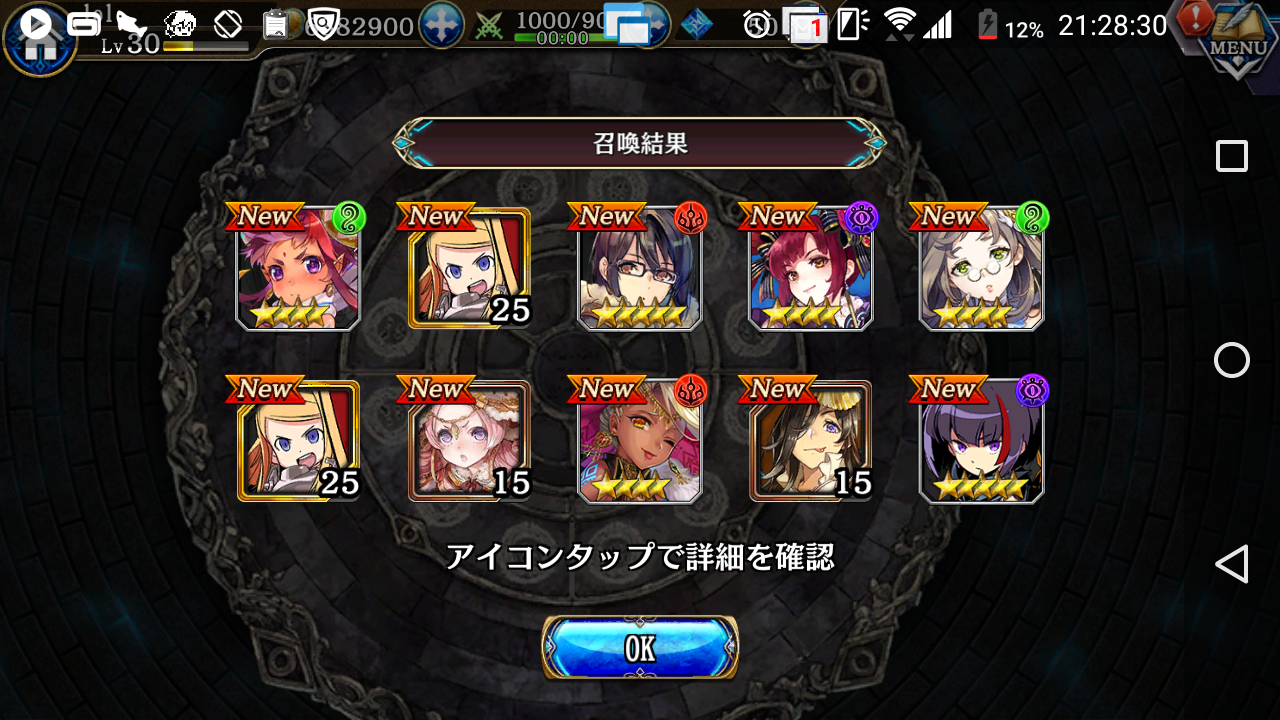1280x720 pixels.
Task: Choose the dark-skinned winking girl with white hair
Action: pos(640,442)
